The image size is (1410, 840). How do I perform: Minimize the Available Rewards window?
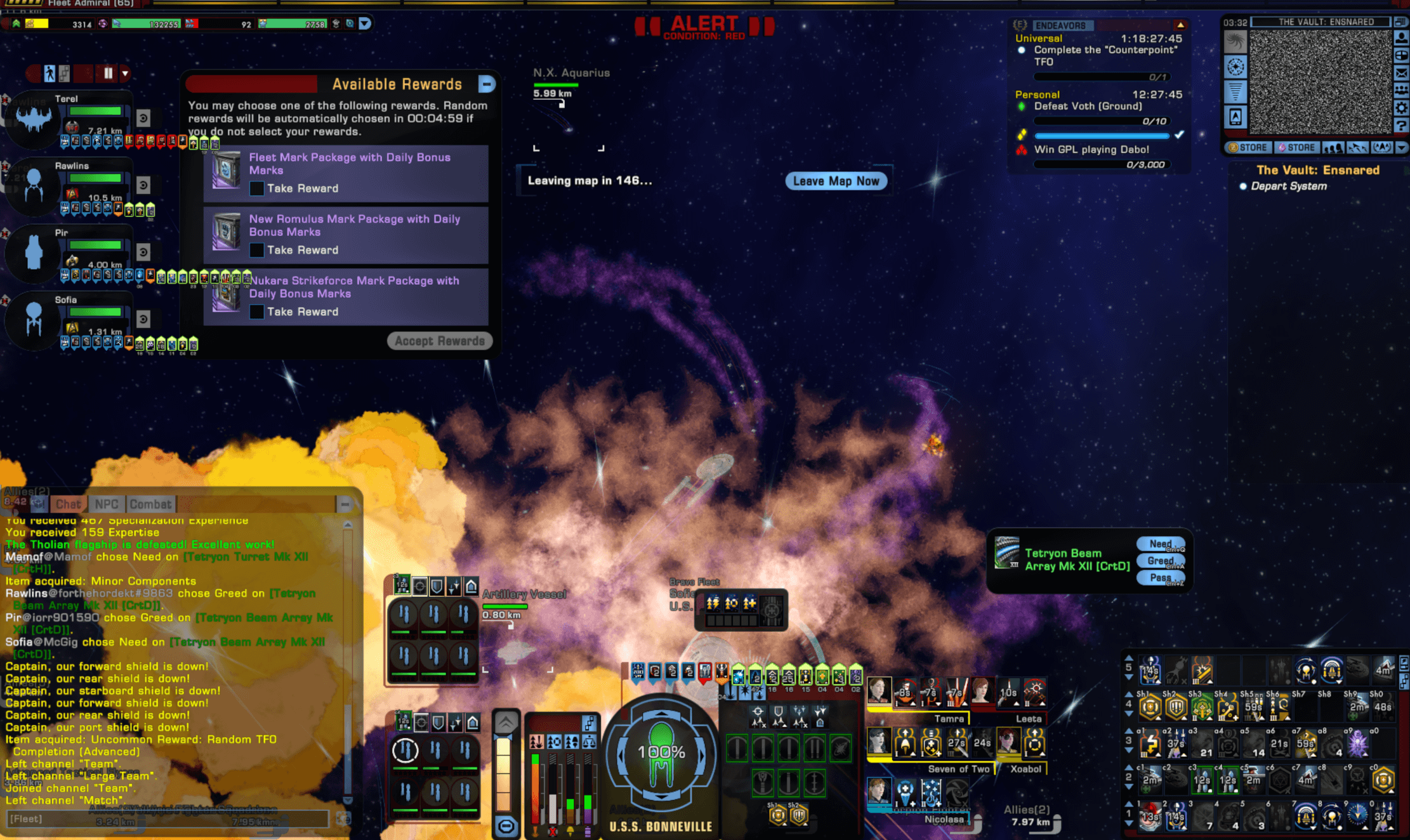tap(487, 84)
